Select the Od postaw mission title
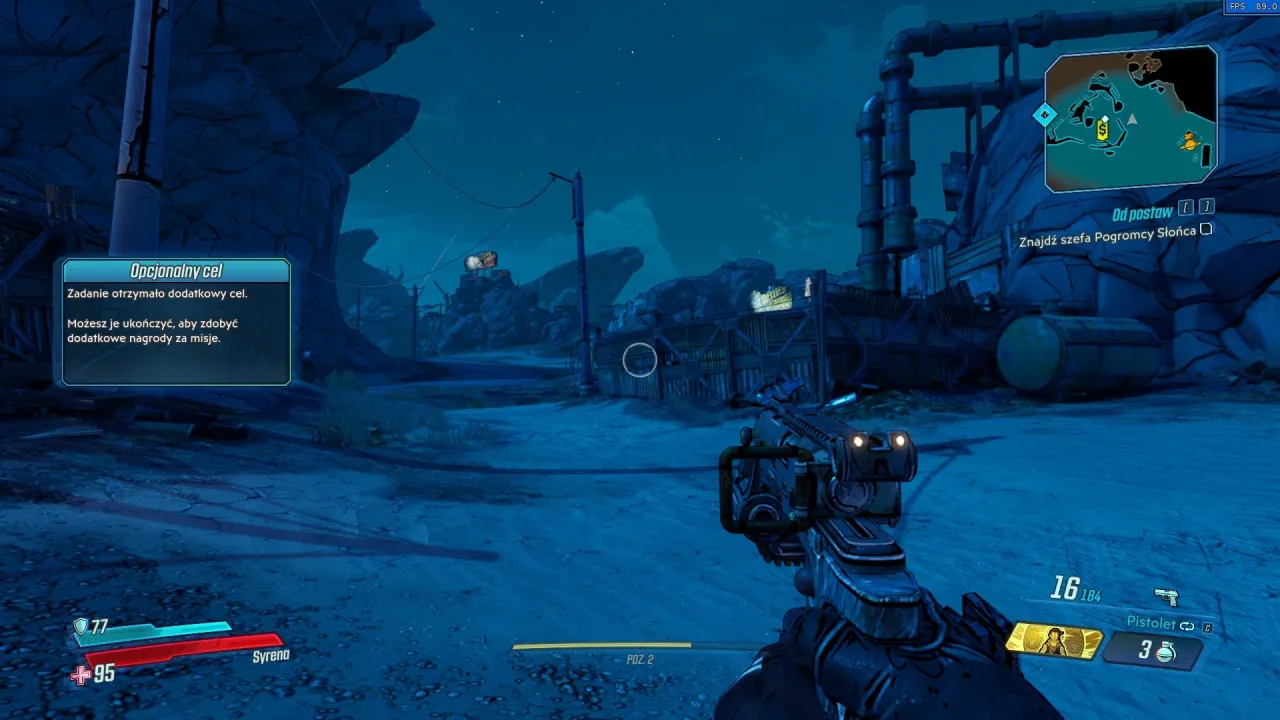The image size is (1280, 720). coord(1142,212)
